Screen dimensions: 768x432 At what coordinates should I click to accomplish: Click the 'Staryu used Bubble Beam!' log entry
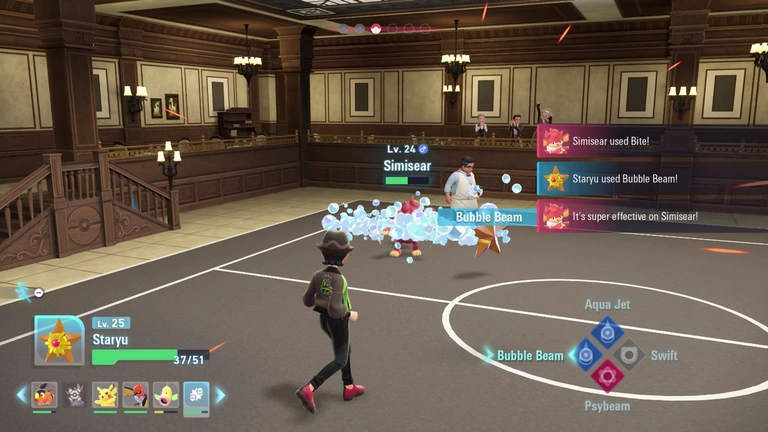[610, 179]
